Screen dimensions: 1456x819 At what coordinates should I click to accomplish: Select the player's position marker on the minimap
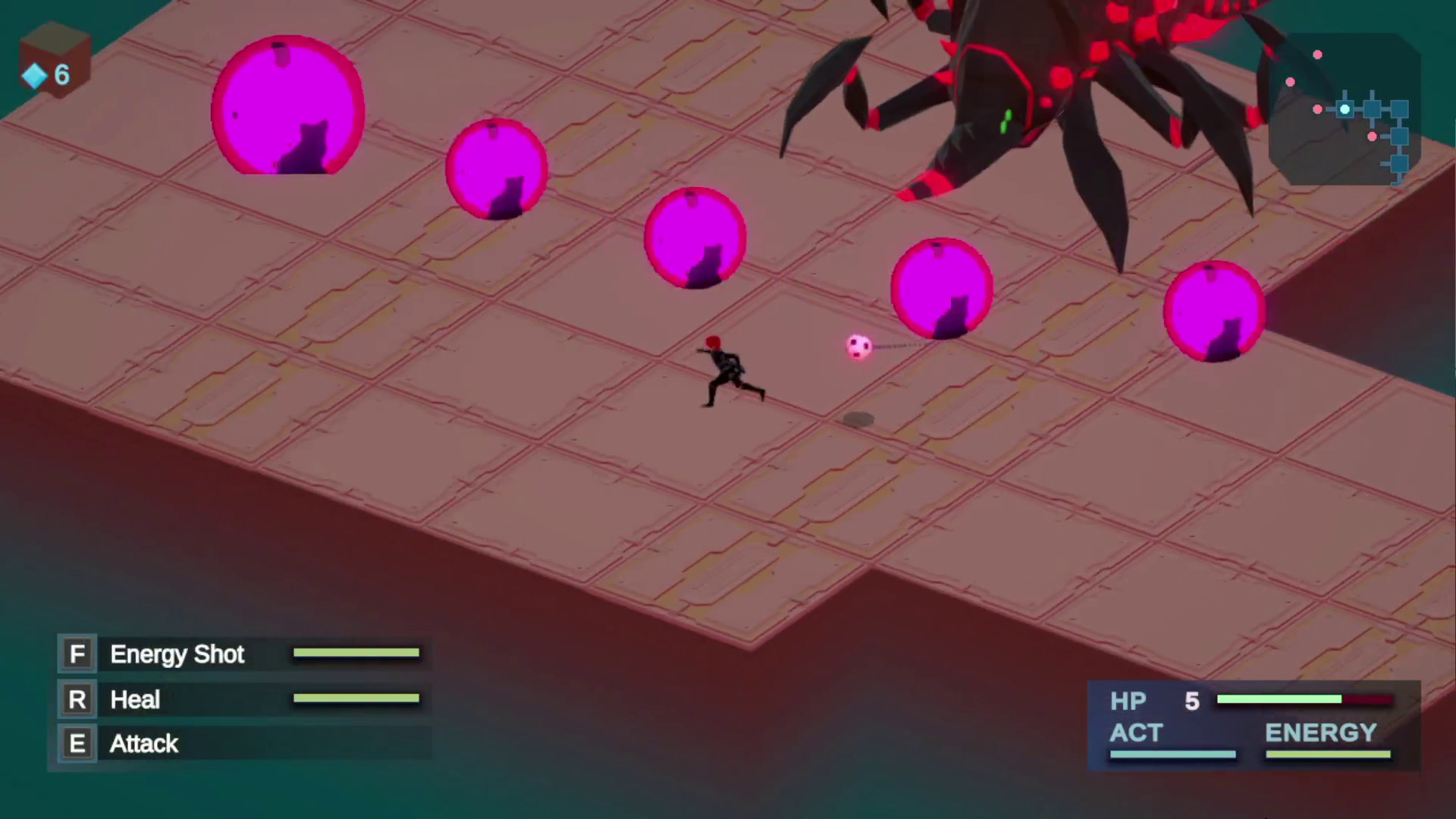pyautogui.click(x=1344, y=110)
